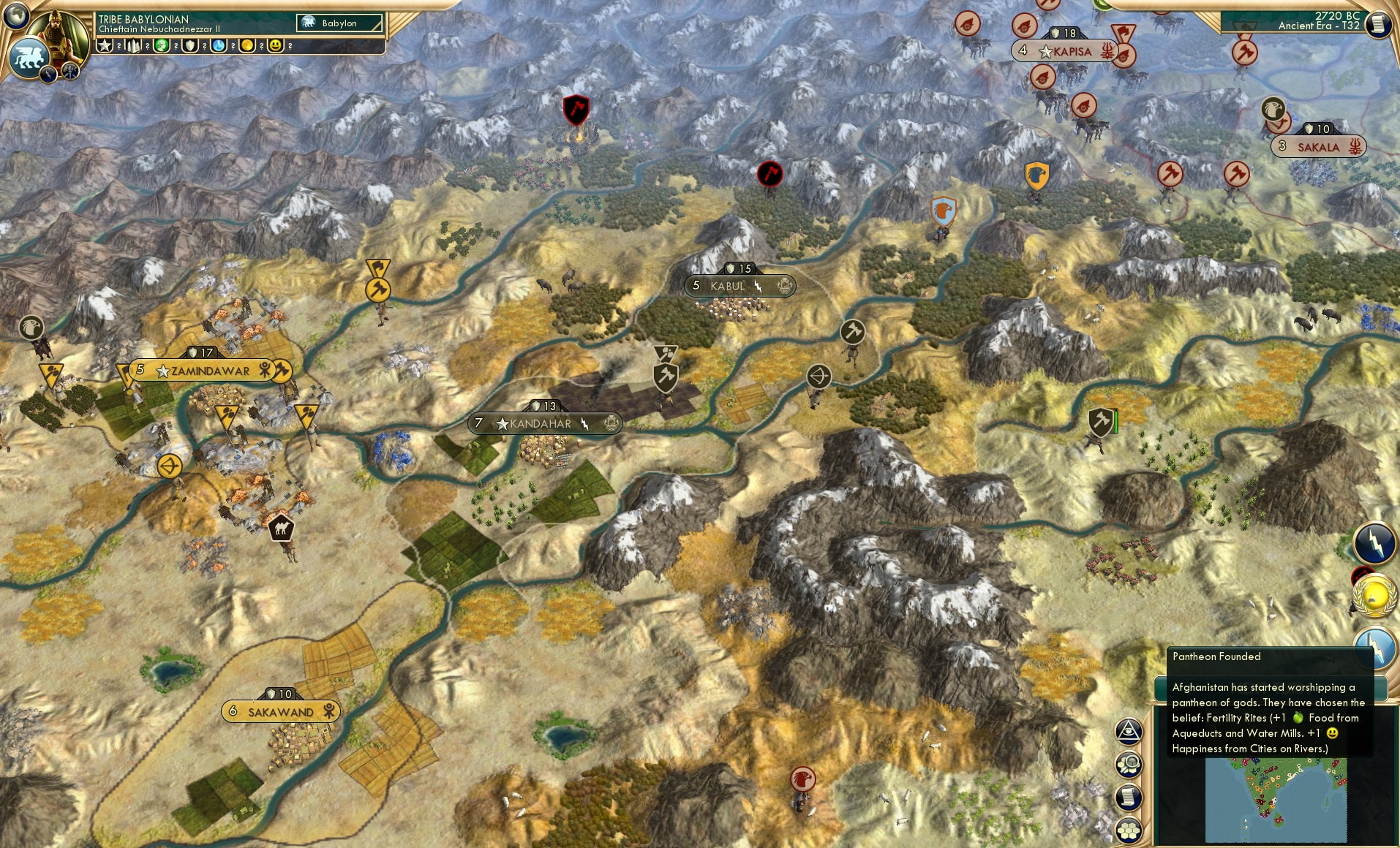Click the green population face icon in the resource bar

pos(161,47)
